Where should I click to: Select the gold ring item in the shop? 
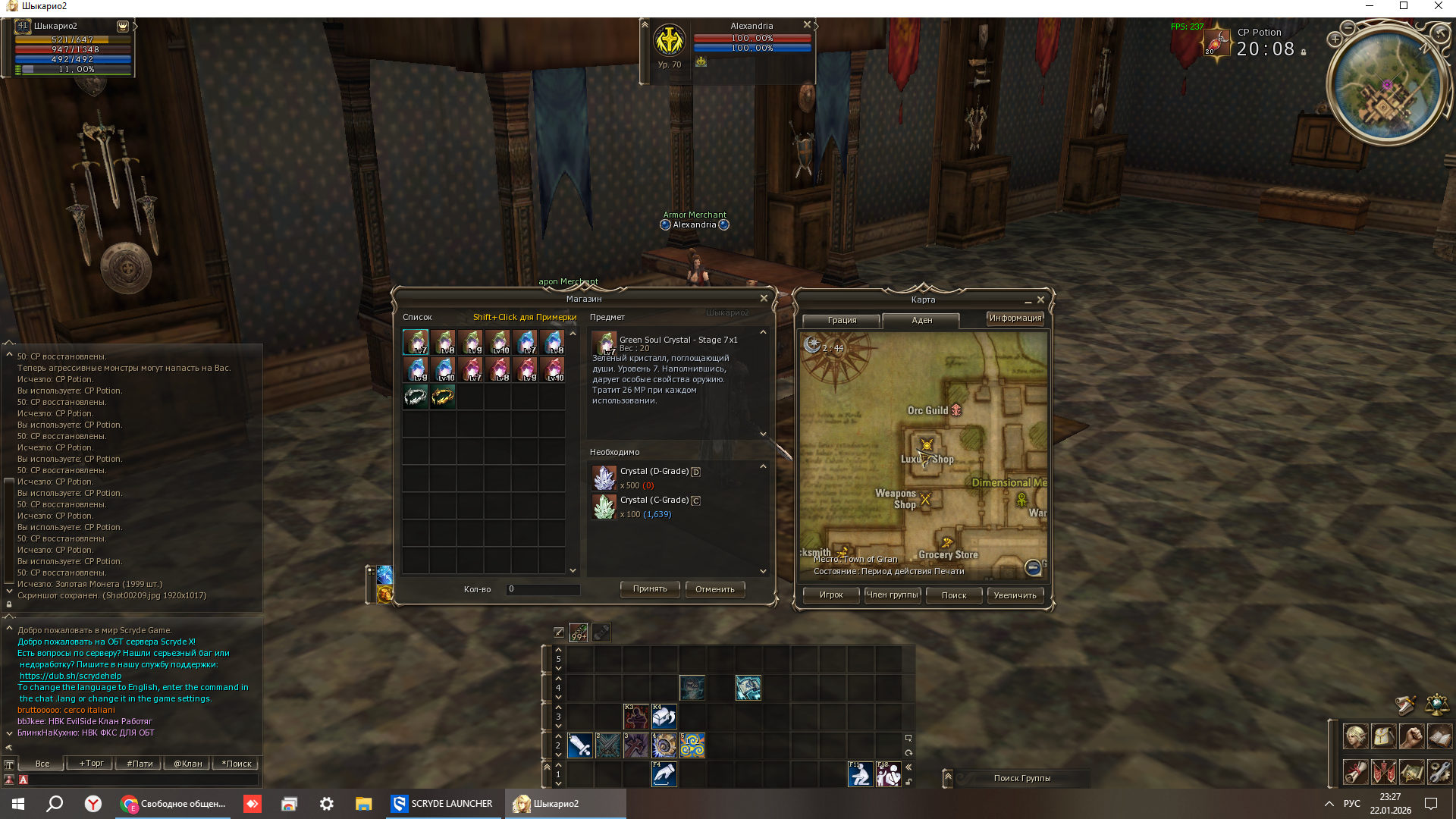(443, 396)
